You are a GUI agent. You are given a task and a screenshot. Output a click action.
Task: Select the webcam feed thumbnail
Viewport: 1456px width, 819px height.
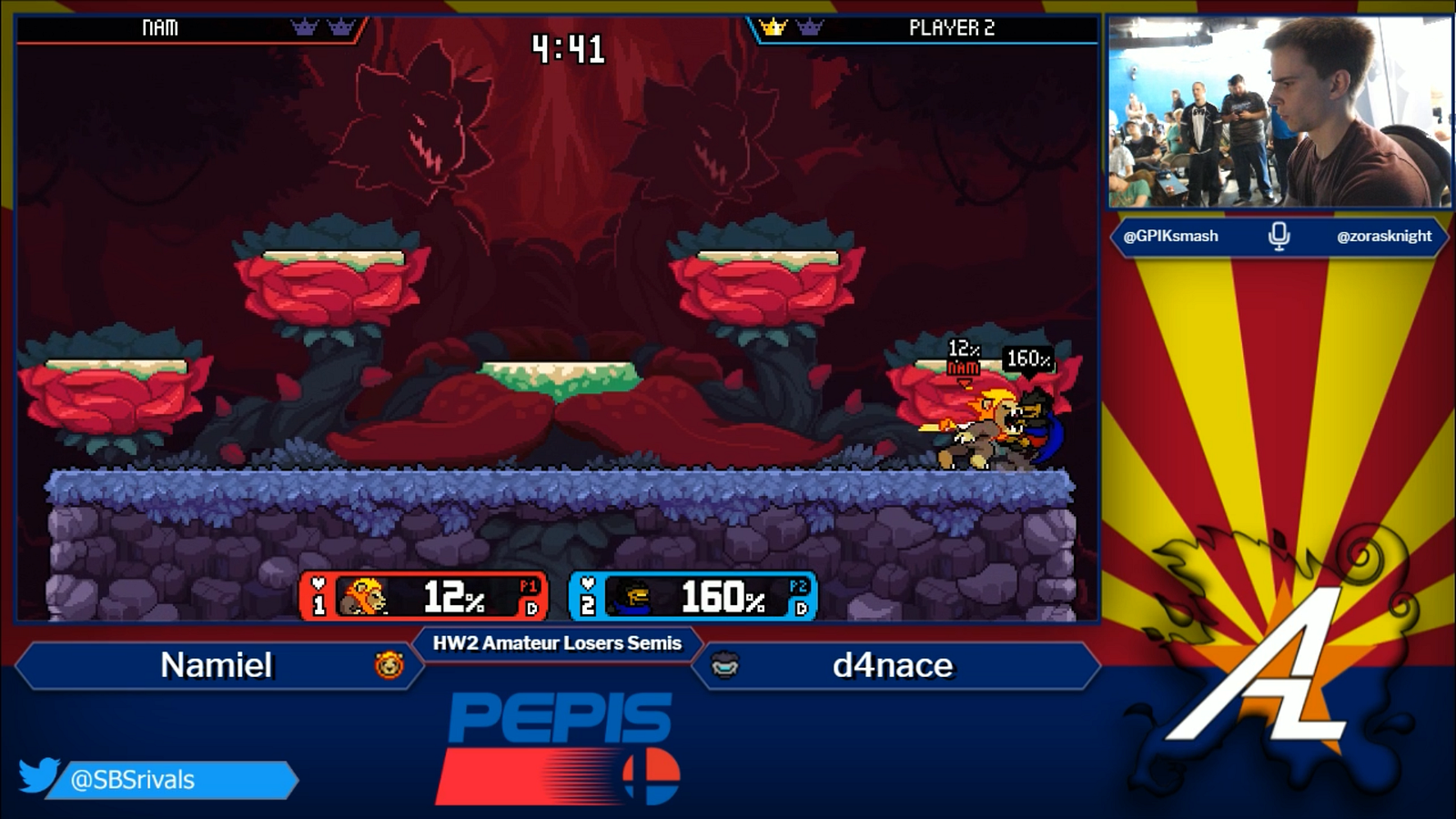(x=1278, y=113)
